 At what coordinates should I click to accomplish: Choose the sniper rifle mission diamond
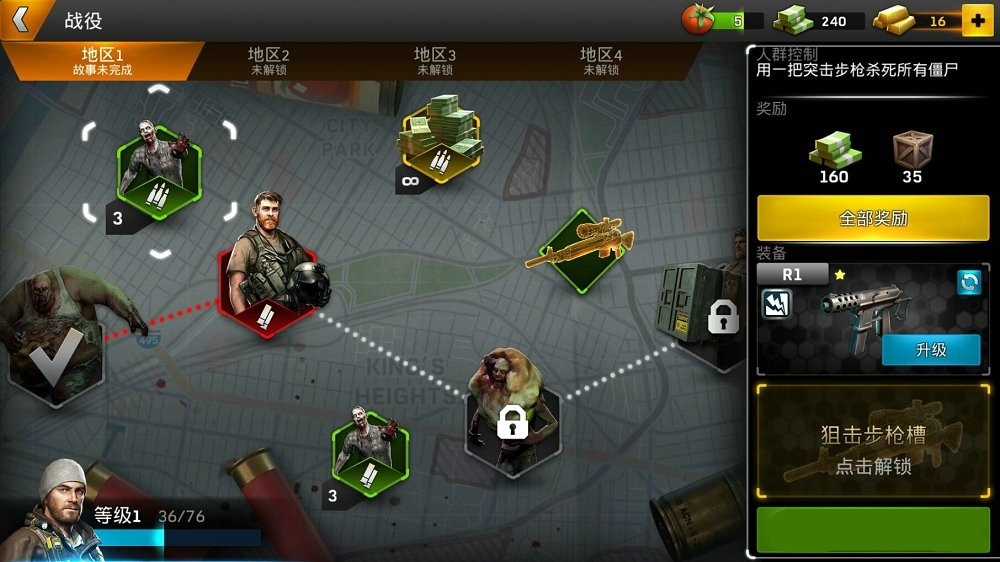click(578, 251)
